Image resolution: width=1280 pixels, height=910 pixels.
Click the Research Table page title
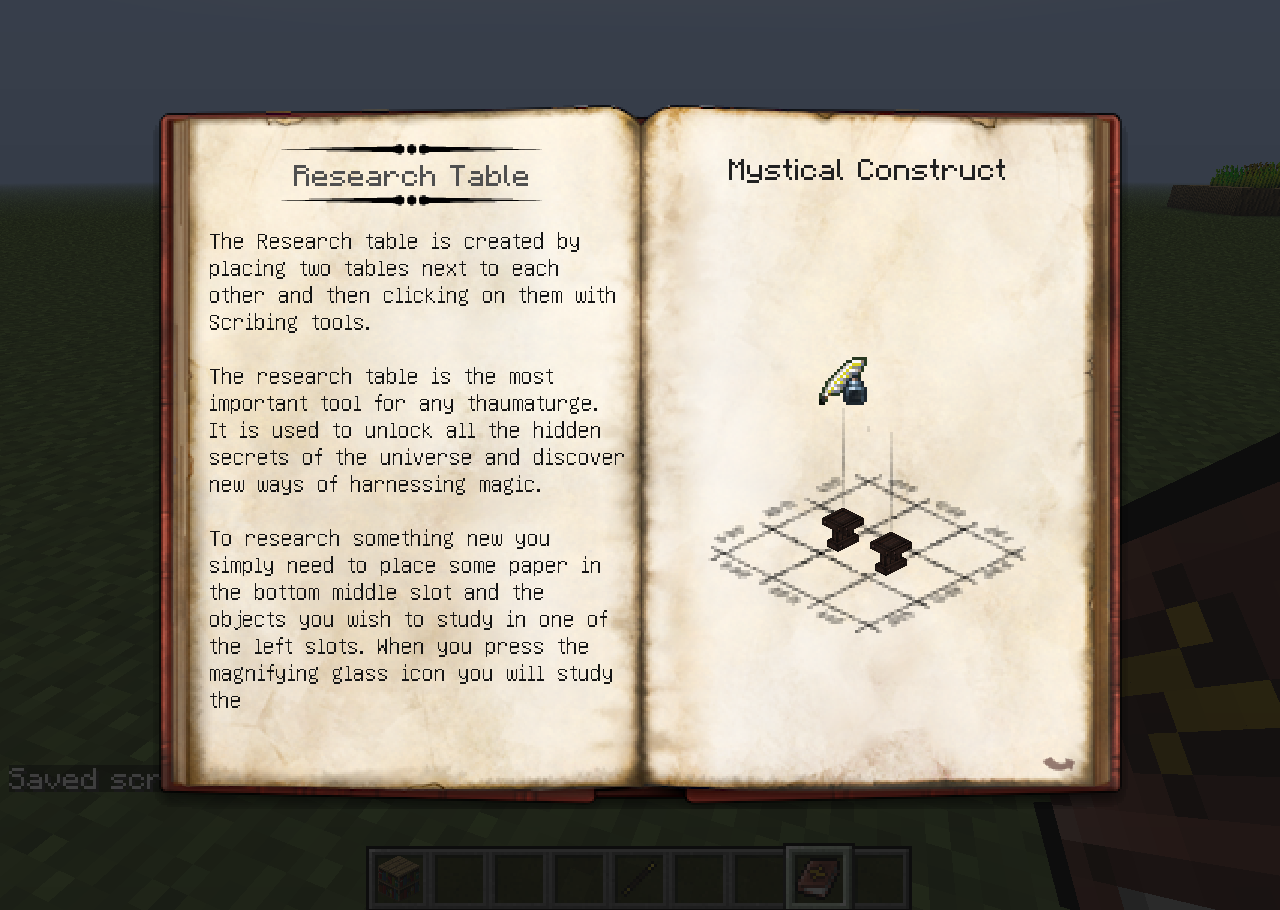(410, 175)
